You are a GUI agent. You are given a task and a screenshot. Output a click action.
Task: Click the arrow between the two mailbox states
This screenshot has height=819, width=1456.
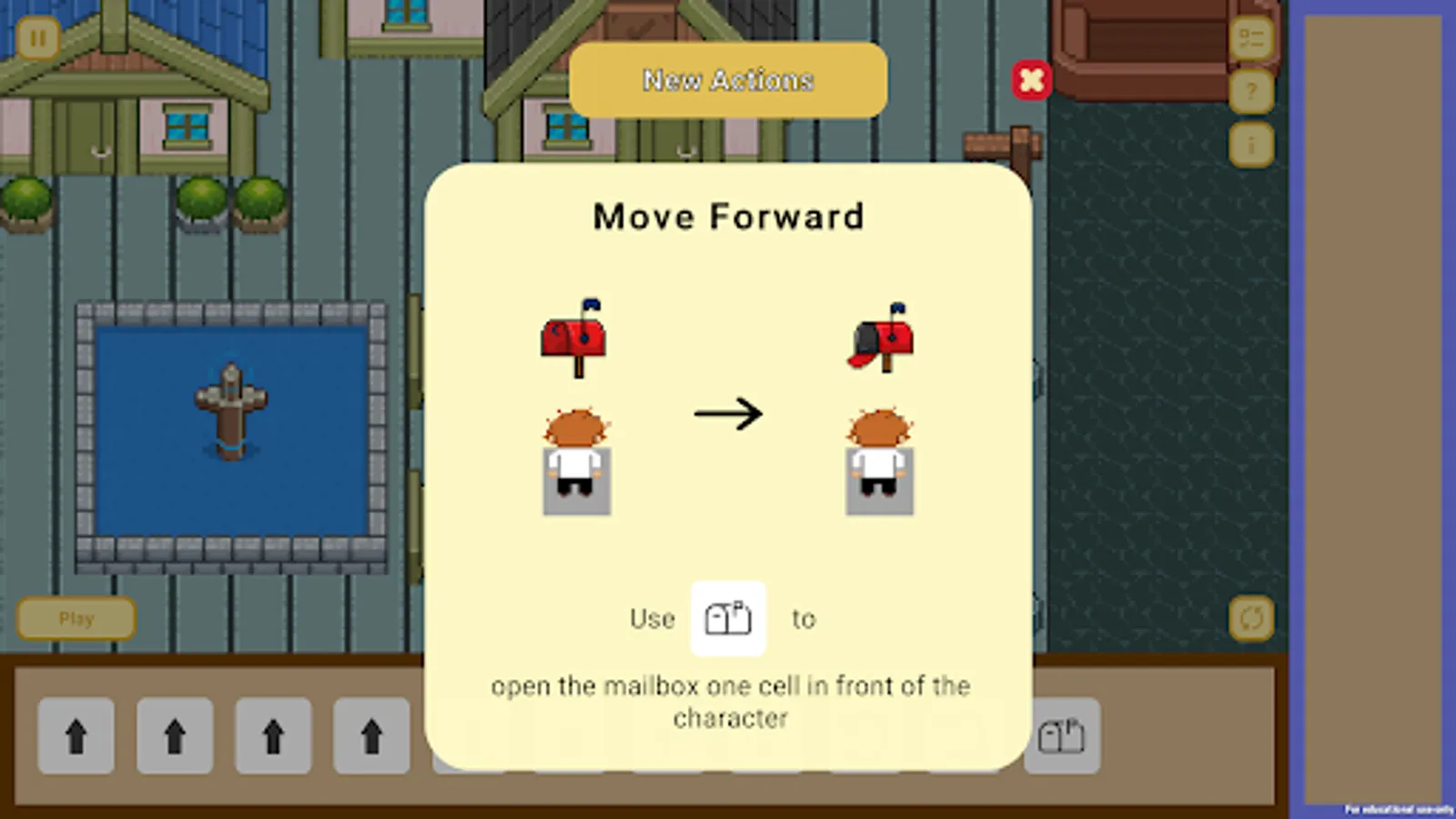pos(729,414)
